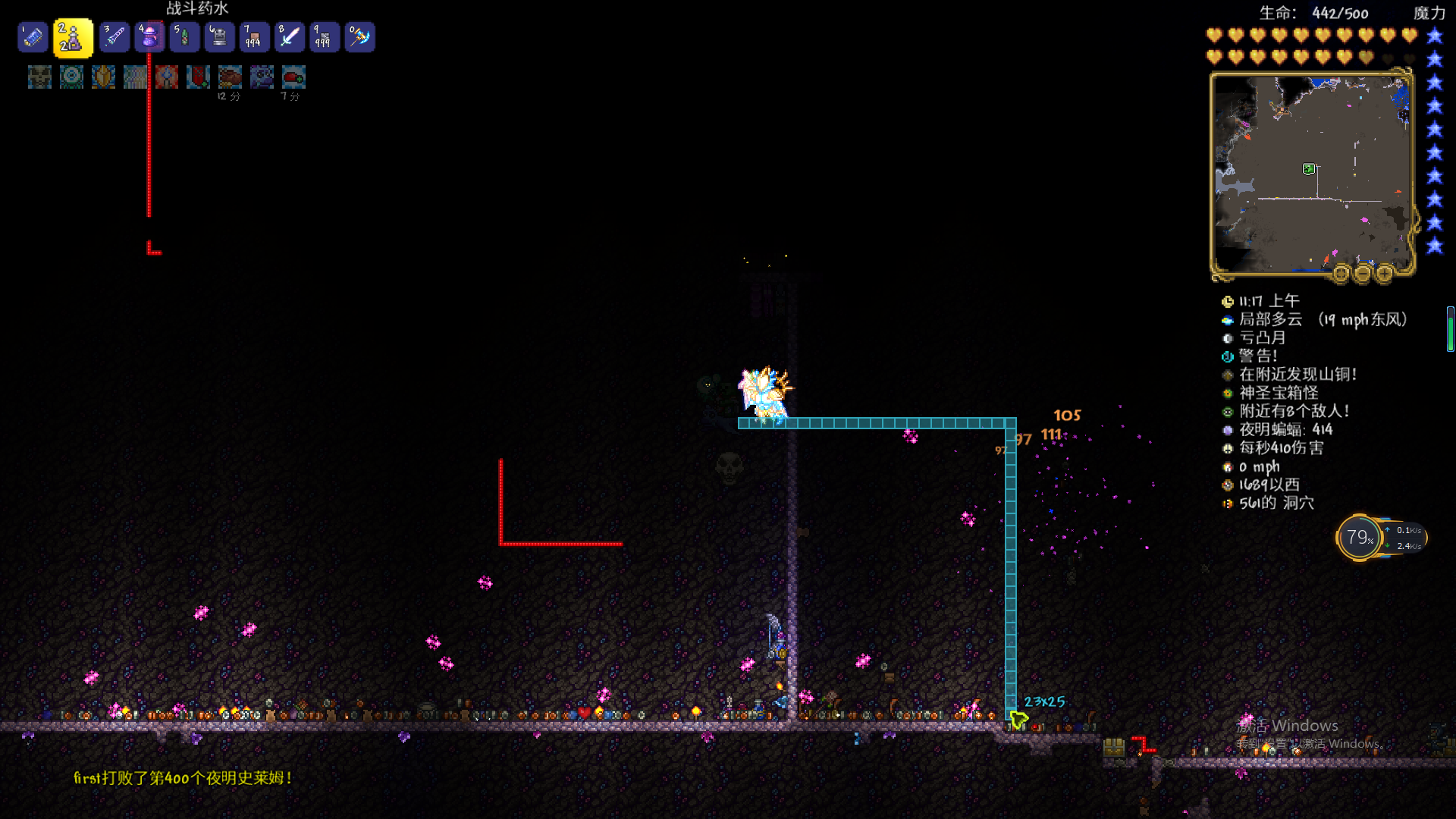Select the purple bag in hotbar slot 4
This screenshot has width=1456, height=819.
(x=149, y=37)
